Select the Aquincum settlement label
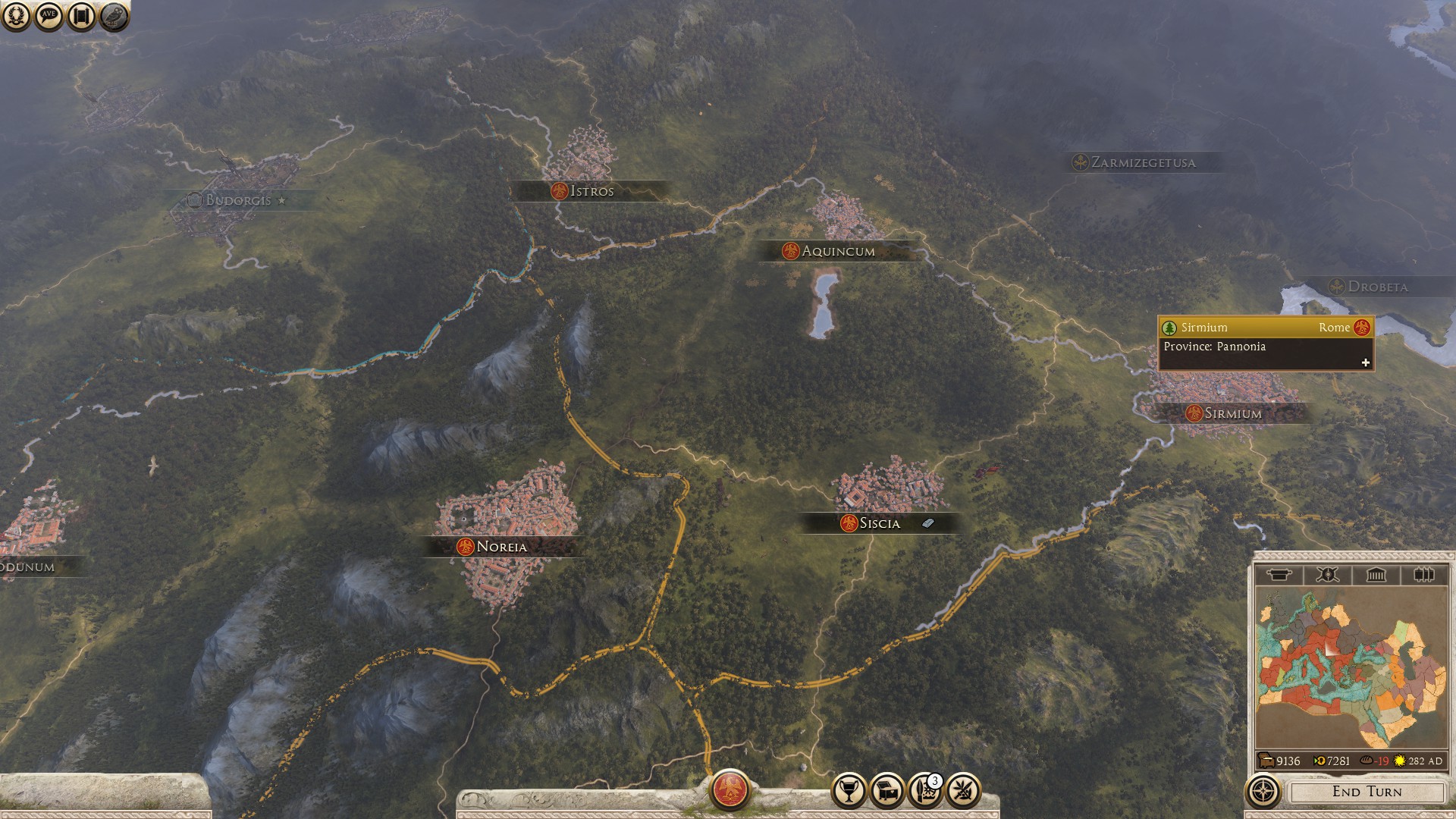Image resolution: width=1456 pixels, height=819 pixels. tap(837, 251)
